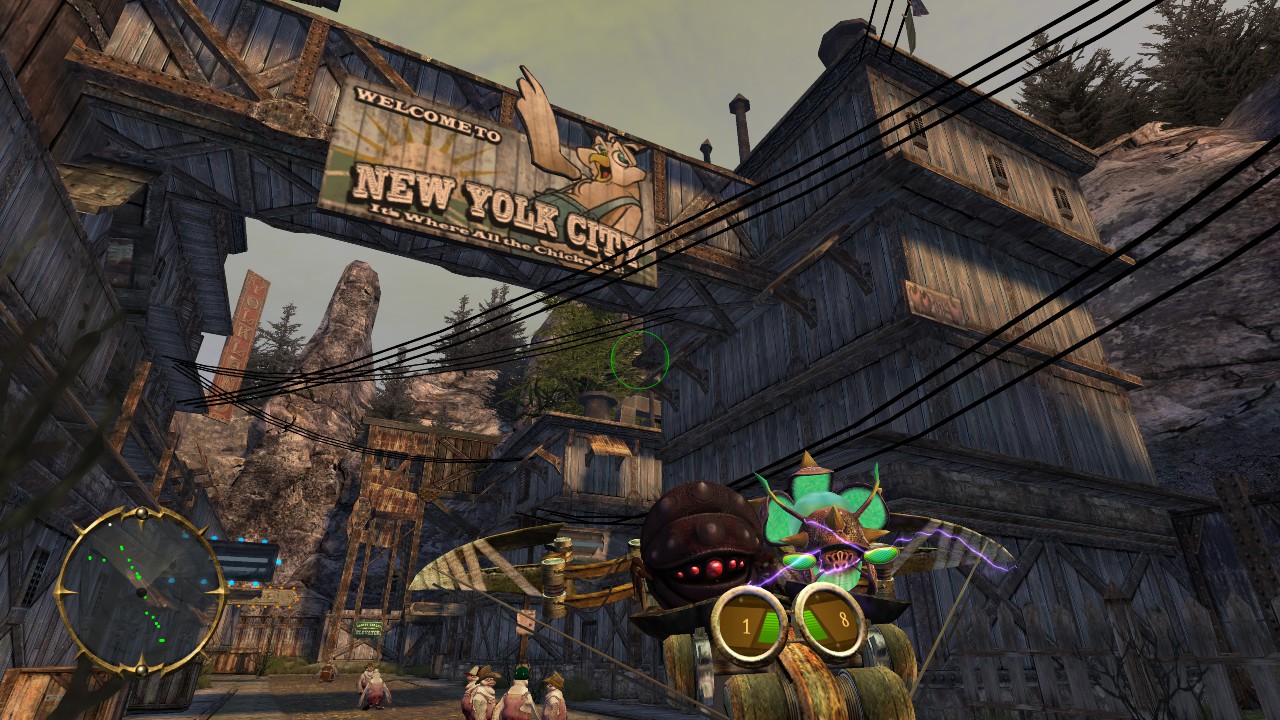Click the right ammo counter showing 8
Screen dimensions: 1280x720
(x=831, y=618)
